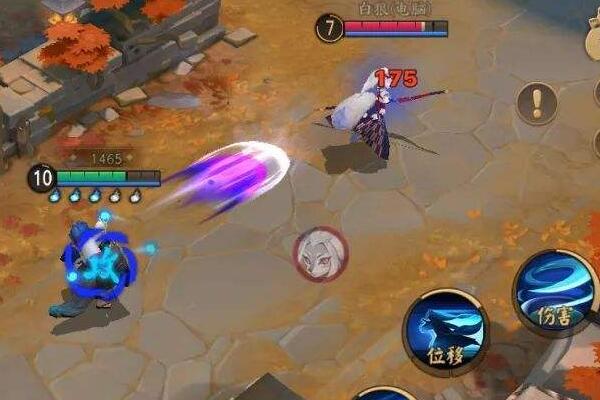Screen dimensions: 600x400
Task: Select the white-haired enemy hero portrait
Action: click(320, 253)
